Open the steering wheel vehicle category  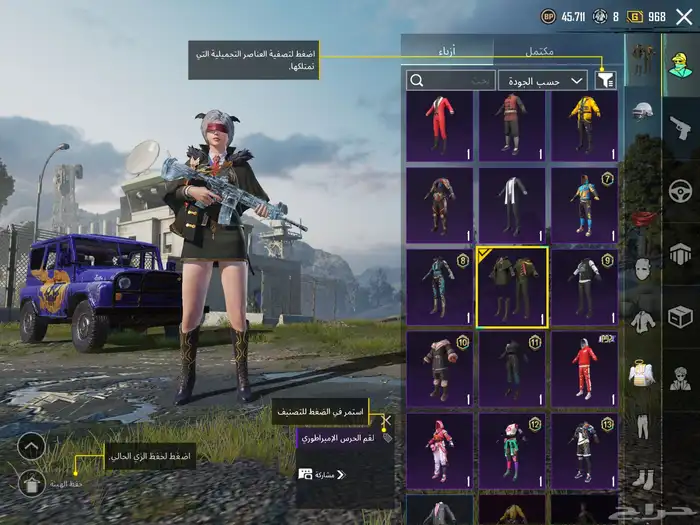(x=680, y=190)
